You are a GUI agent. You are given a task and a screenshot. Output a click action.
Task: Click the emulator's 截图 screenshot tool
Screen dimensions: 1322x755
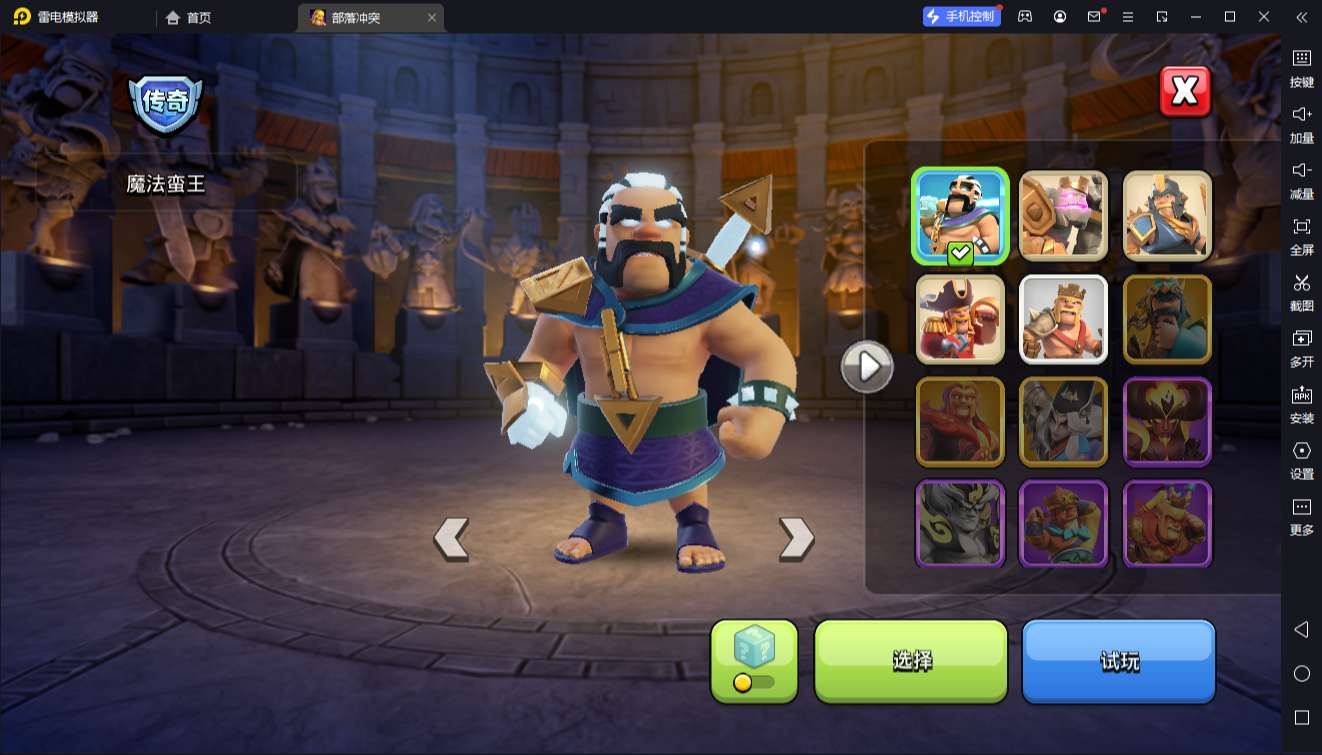[1301, 292]
